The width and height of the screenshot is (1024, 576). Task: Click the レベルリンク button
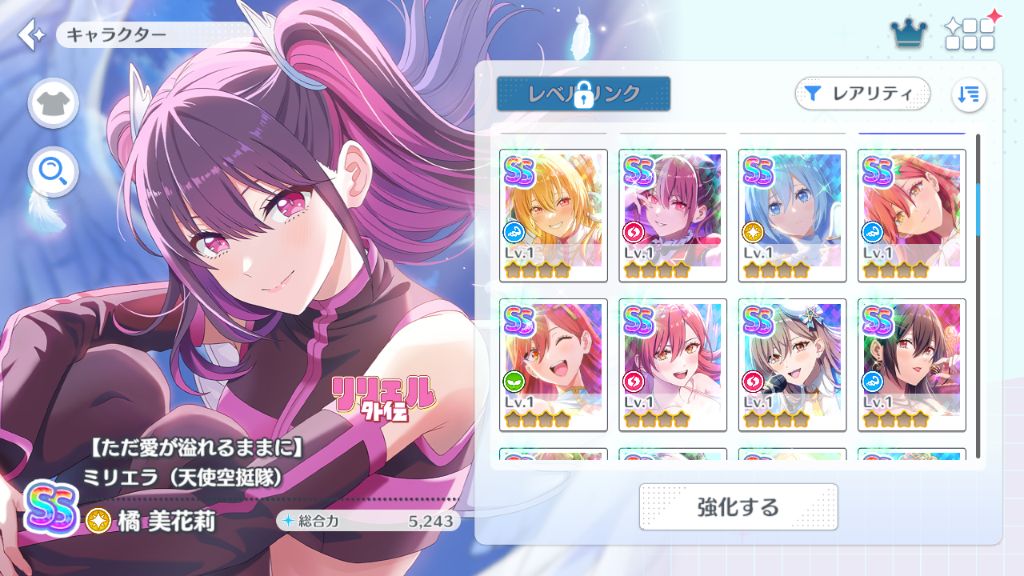coord(583,94)
